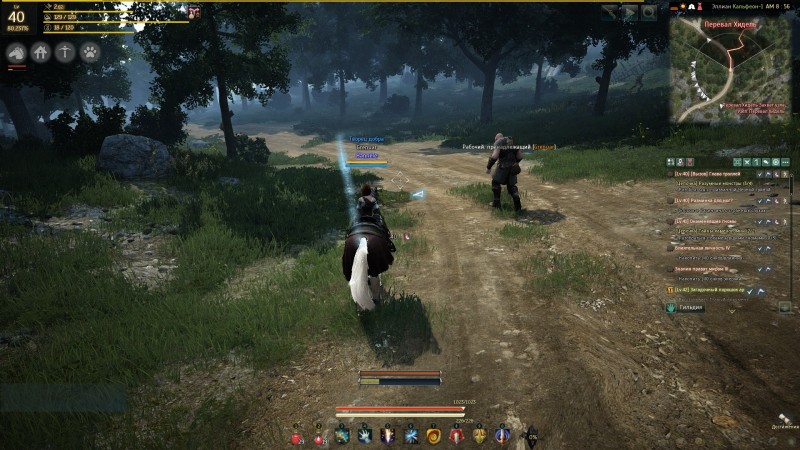The image size is (800, 450).
Task: Select the pet paw icon
Action: (90, 52)
